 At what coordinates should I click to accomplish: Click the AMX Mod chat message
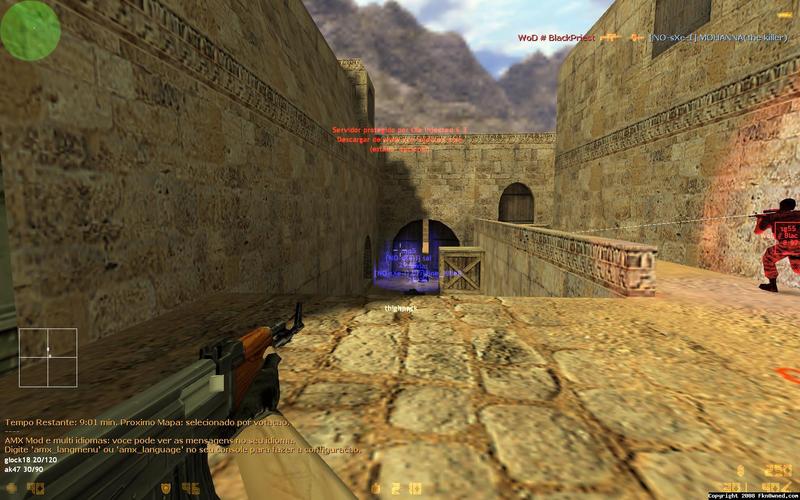tap(148, 441)
